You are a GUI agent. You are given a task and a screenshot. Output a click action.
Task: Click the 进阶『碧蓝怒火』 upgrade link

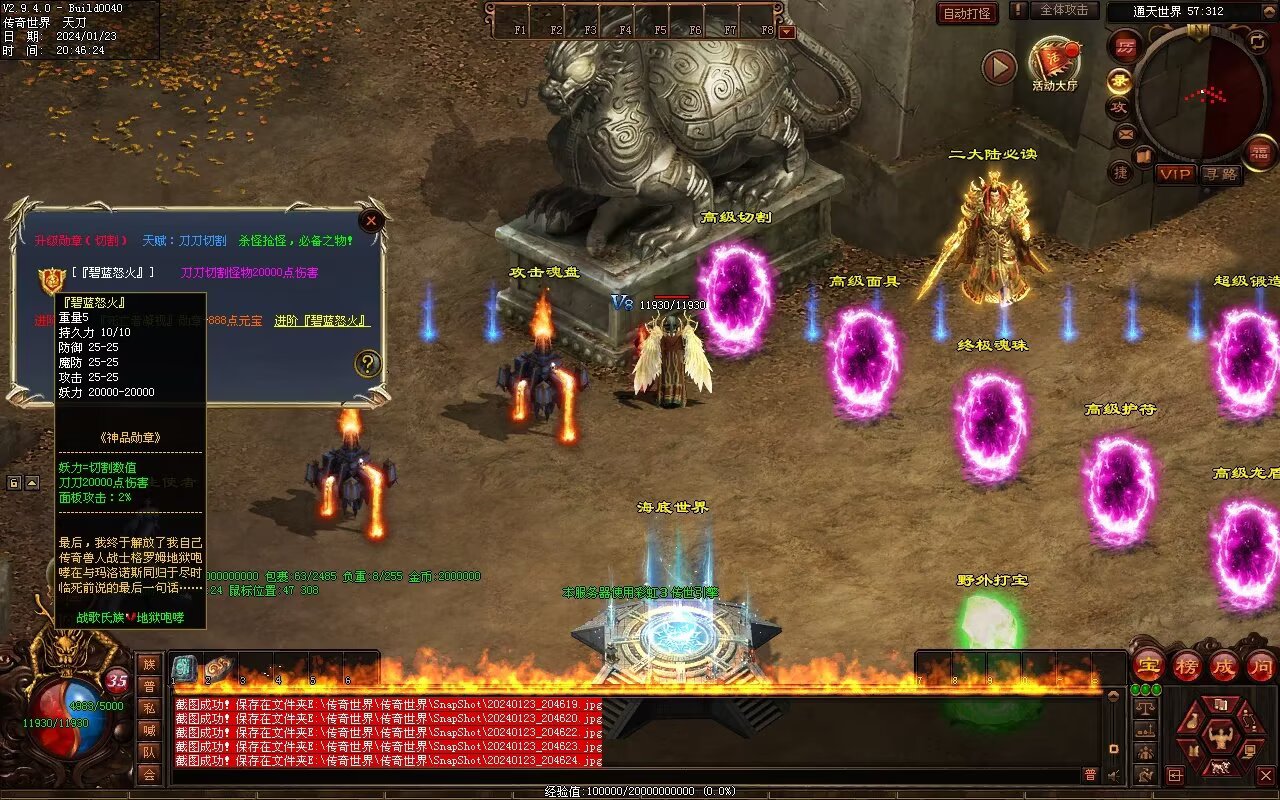322,321
